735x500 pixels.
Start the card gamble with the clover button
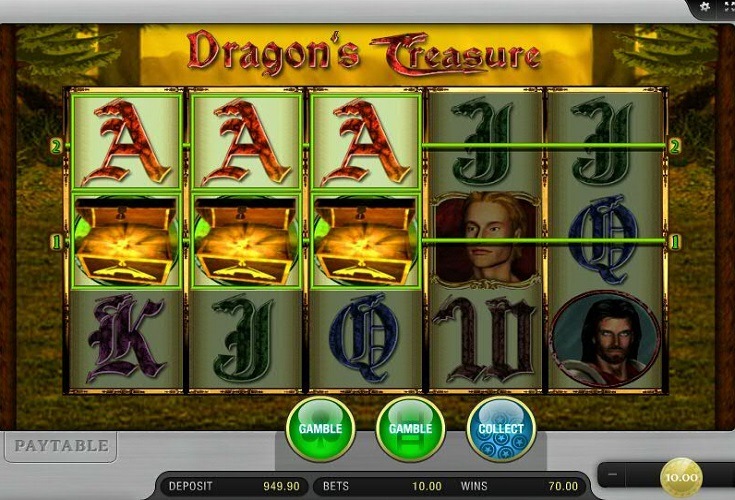coord(320,430)
